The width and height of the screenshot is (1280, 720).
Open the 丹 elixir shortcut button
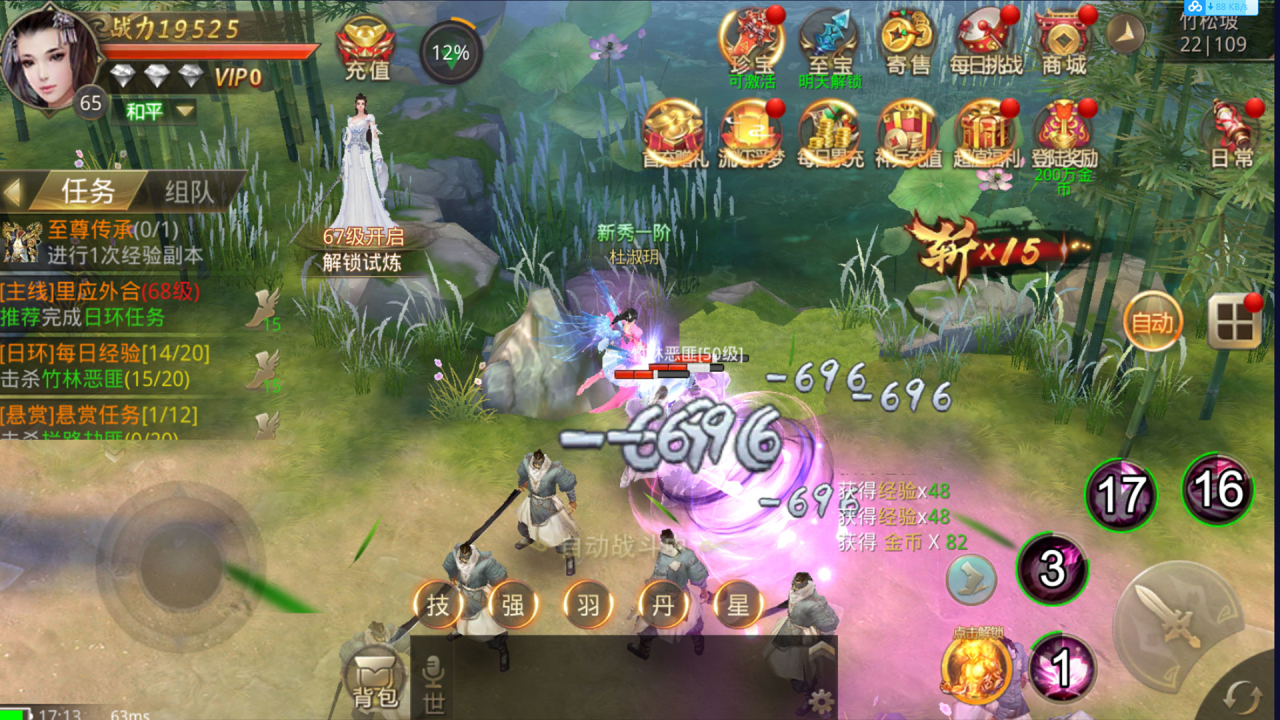(x=663, y=605)
